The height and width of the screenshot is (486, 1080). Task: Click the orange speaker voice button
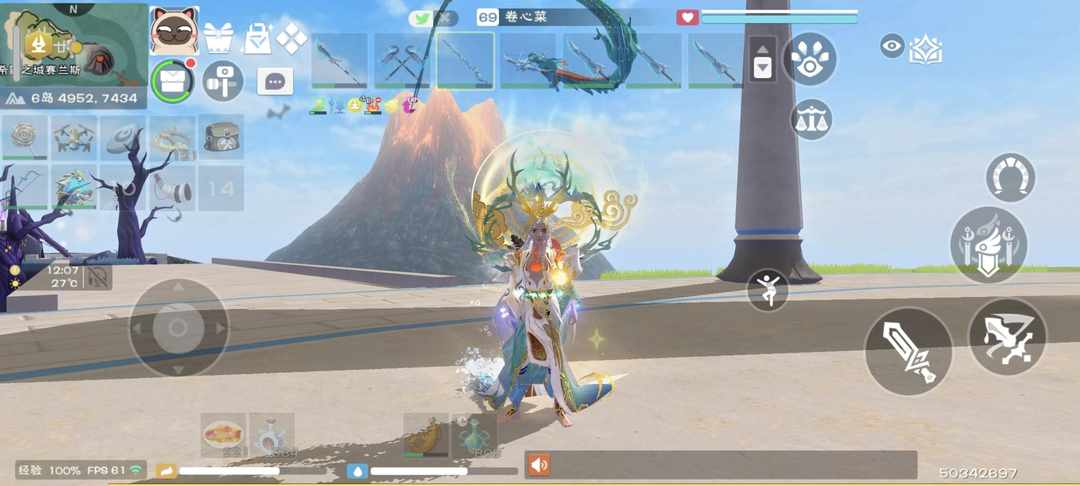539,465
